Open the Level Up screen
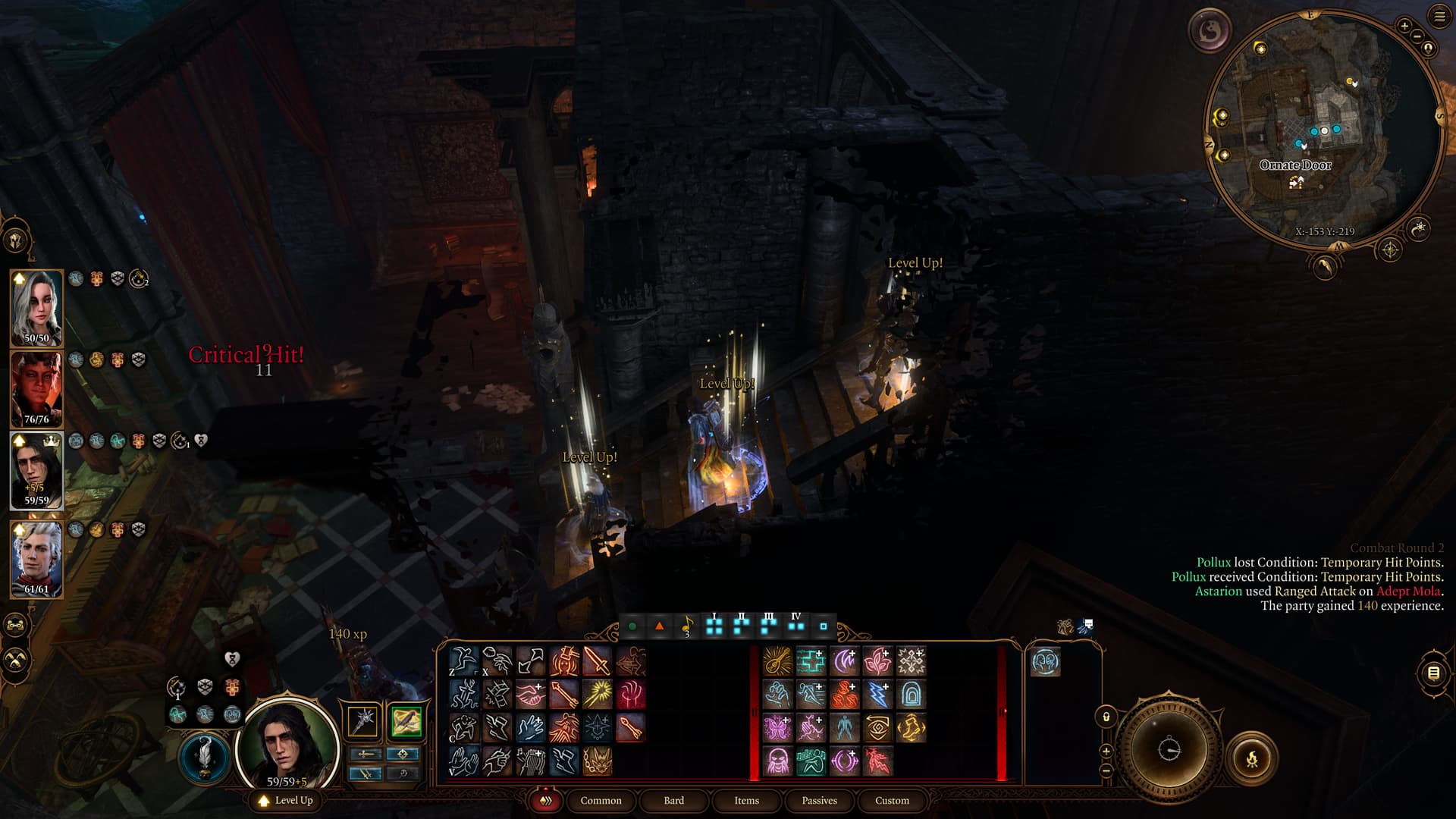The height and width of the screenshot is (819, 1456). [x=286, y=800]
